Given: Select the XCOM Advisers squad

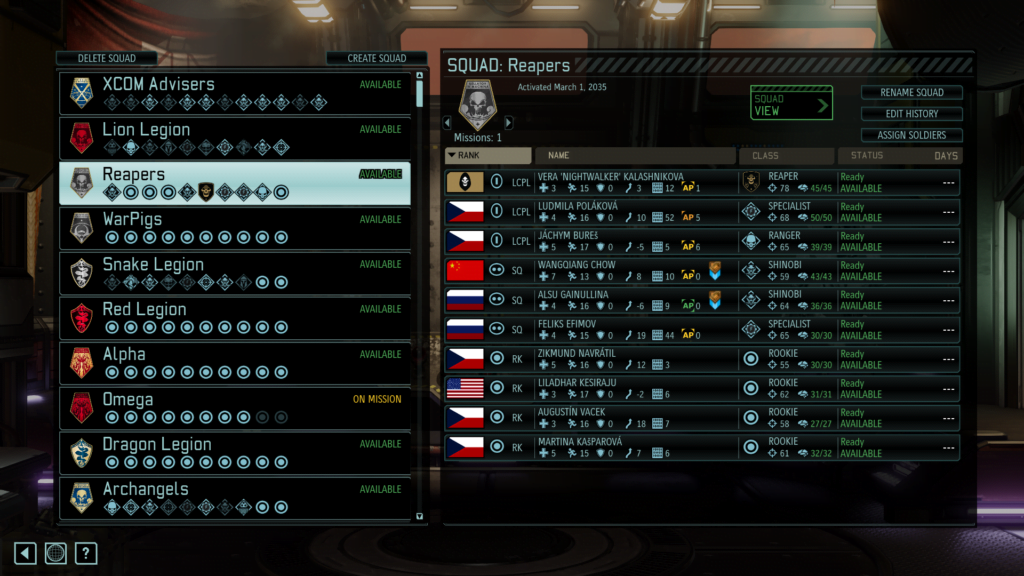Looking at the screenshot, I should click(235, 92).
